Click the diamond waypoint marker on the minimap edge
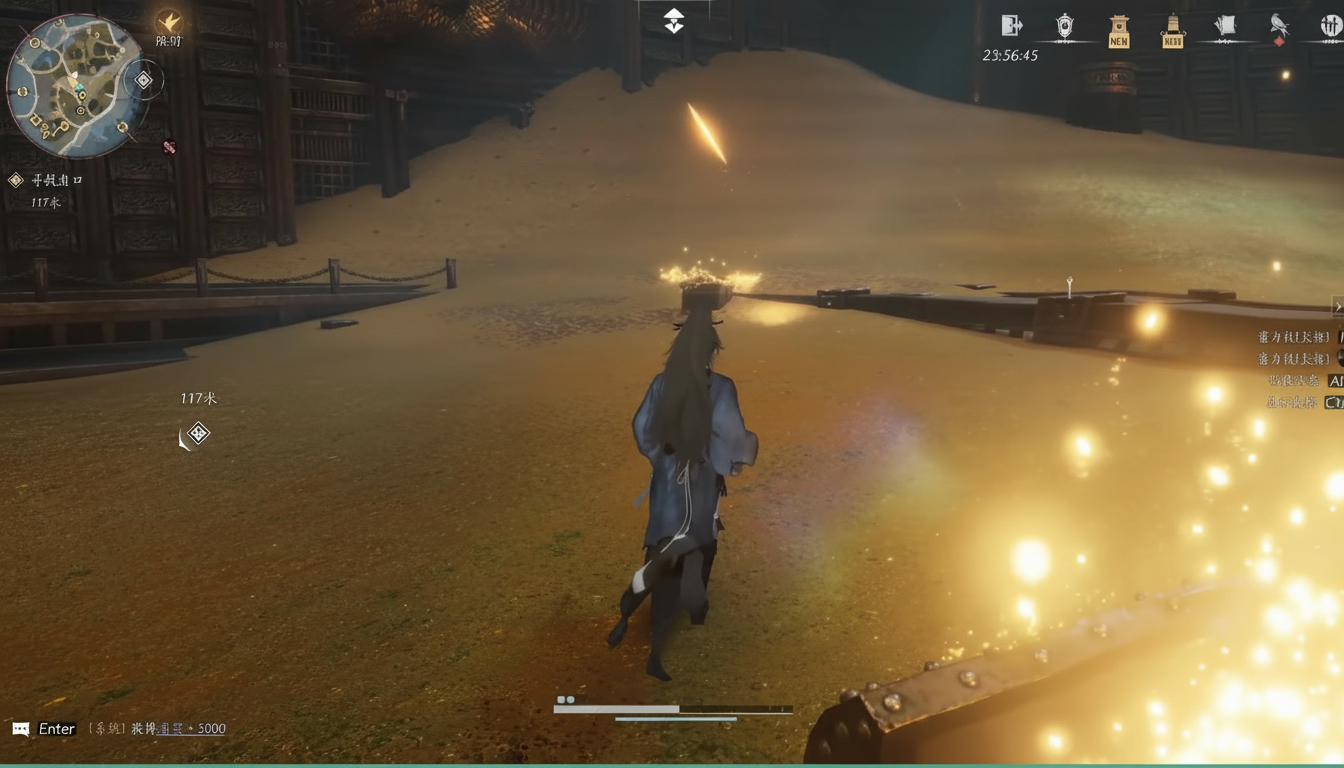The width and height of the screenshot is (1344, 768). pos(144,80)
